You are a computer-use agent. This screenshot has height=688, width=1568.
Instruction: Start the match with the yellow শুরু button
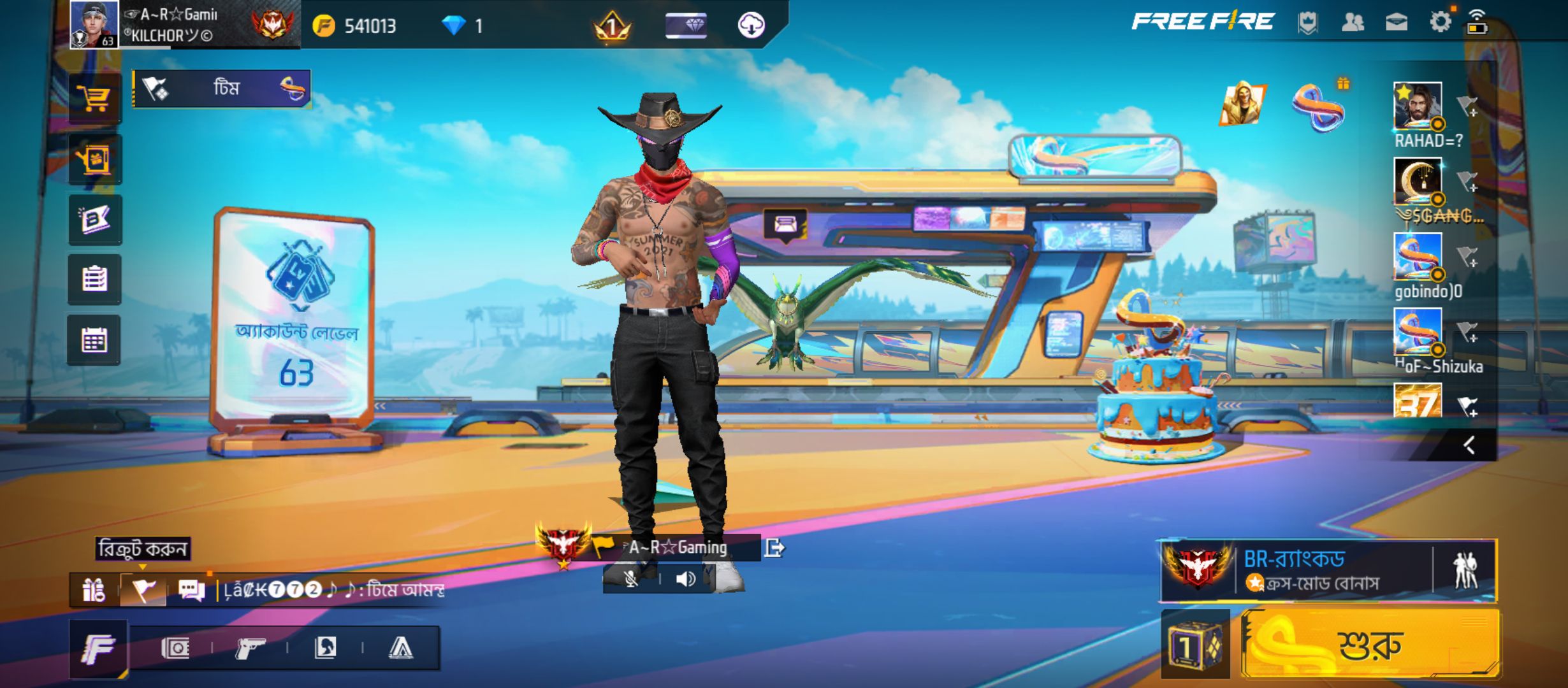pos(1370,645)
